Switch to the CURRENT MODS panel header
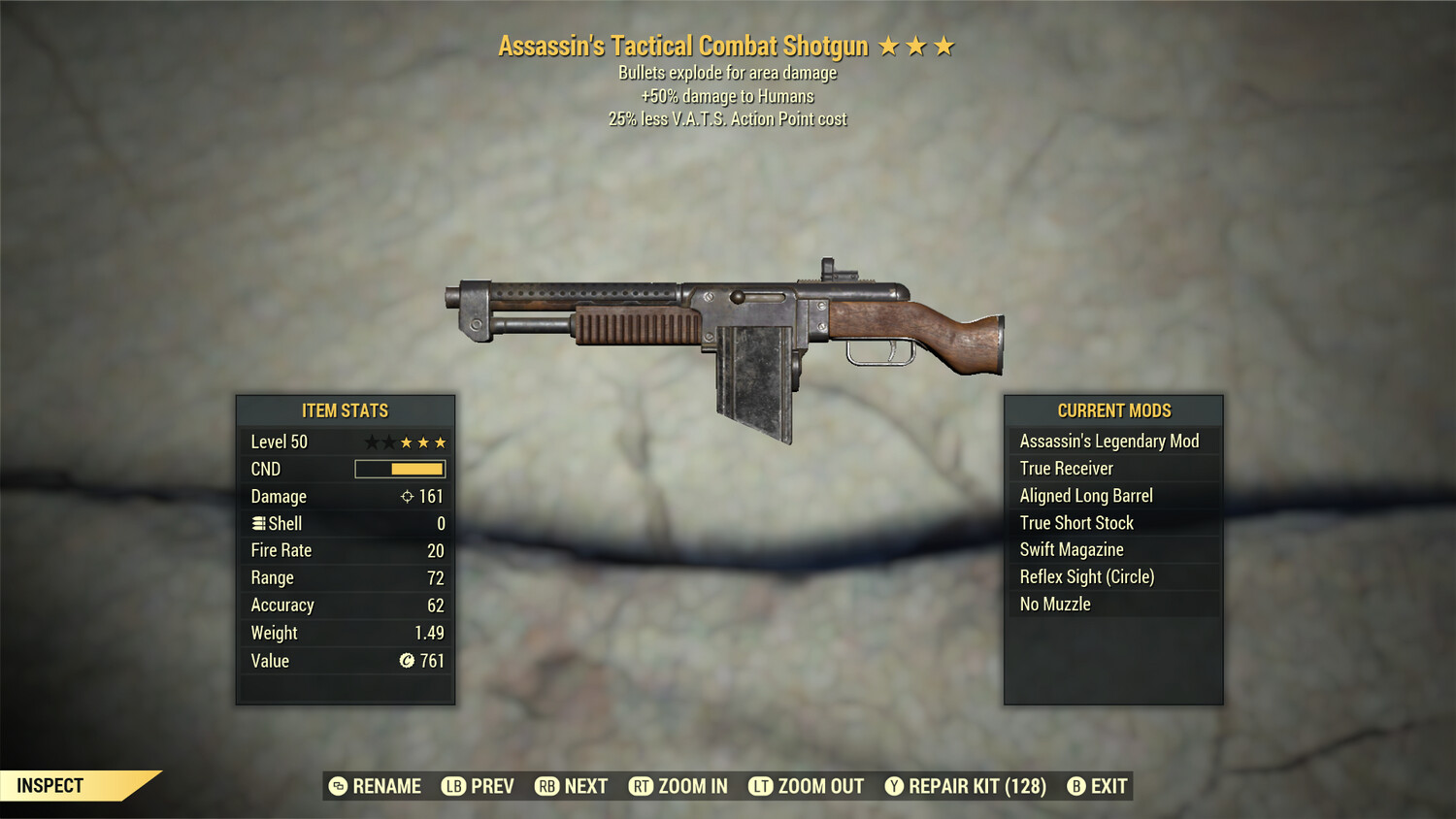The width and height of the screenshot is (1456, 819). [1112, 410]
